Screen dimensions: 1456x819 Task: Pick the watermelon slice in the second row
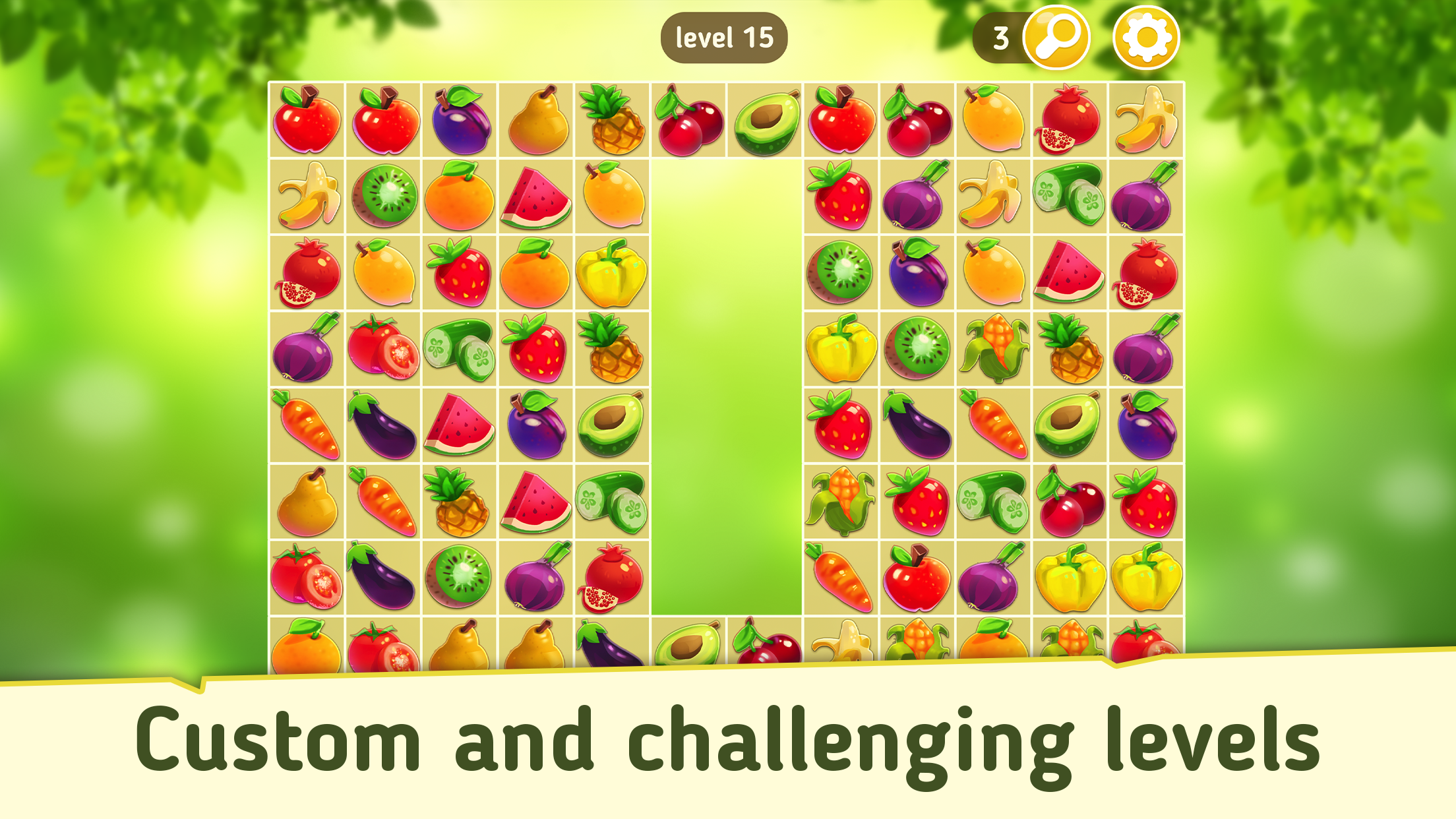coord(536,198)
